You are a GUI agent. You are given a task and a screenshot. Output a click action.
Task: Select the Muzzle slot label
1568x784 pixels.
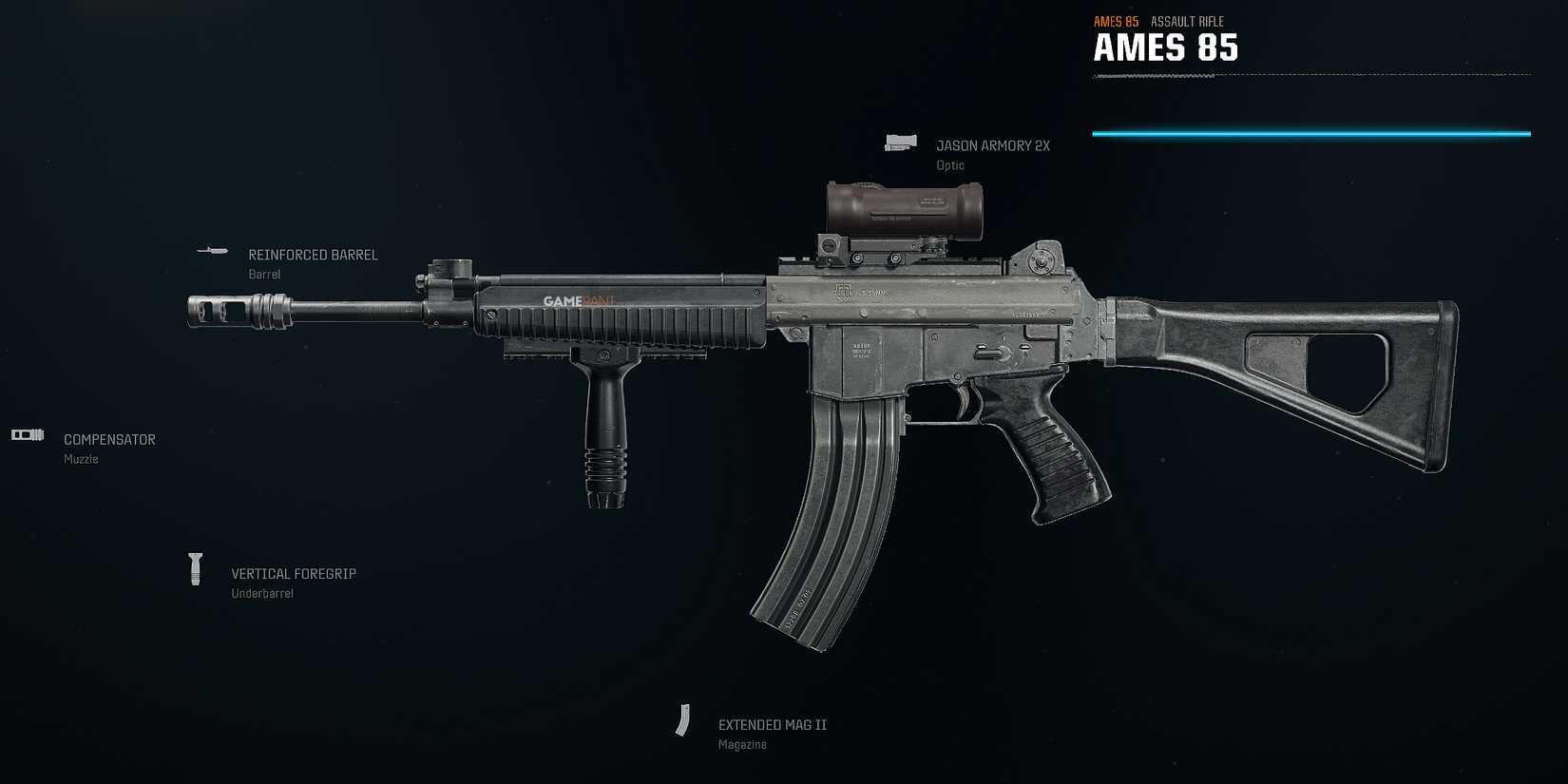[x=80, y=458]
